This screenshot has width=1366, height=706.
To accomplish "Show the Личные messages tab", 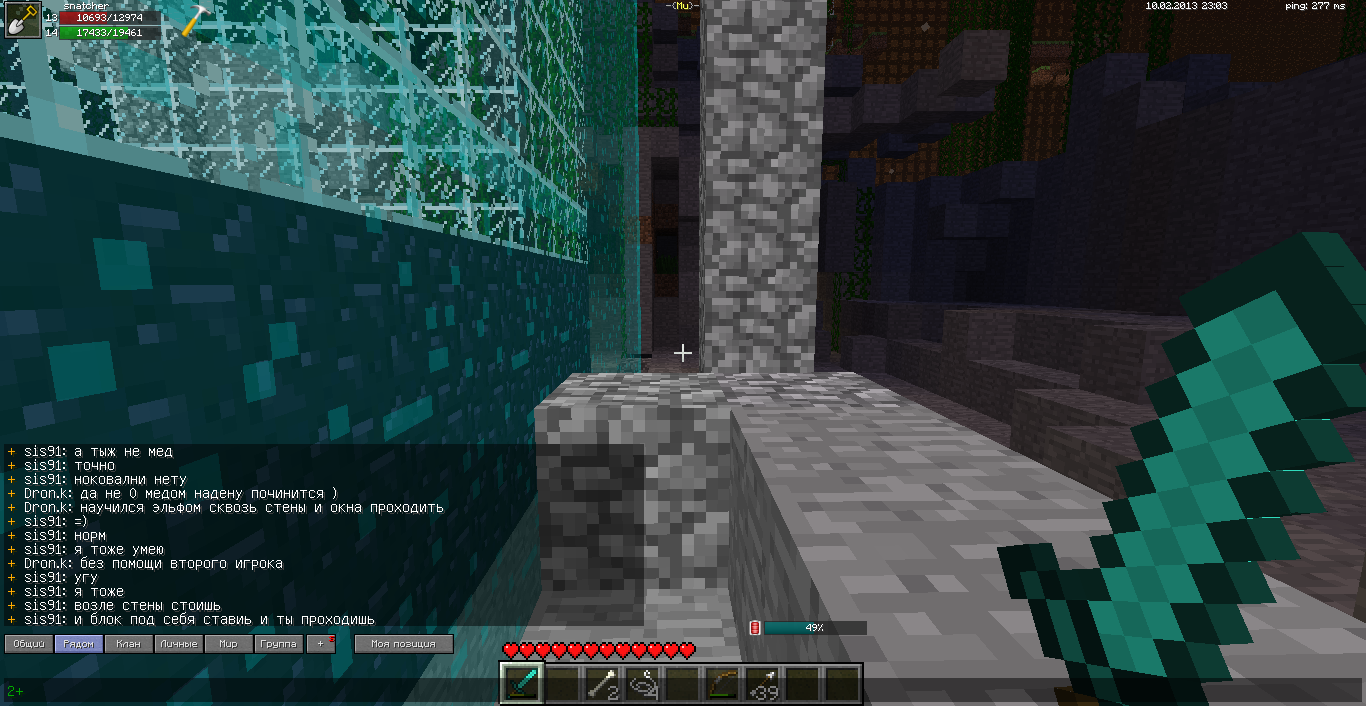I will [179, 644].
